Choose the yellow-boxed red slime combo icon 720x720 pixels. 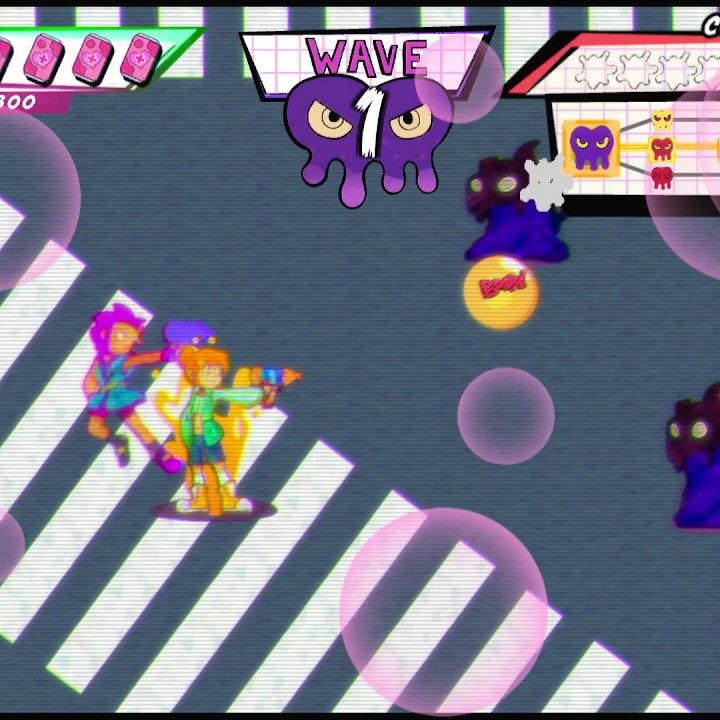pyautogui.click(x=662, y=150)
